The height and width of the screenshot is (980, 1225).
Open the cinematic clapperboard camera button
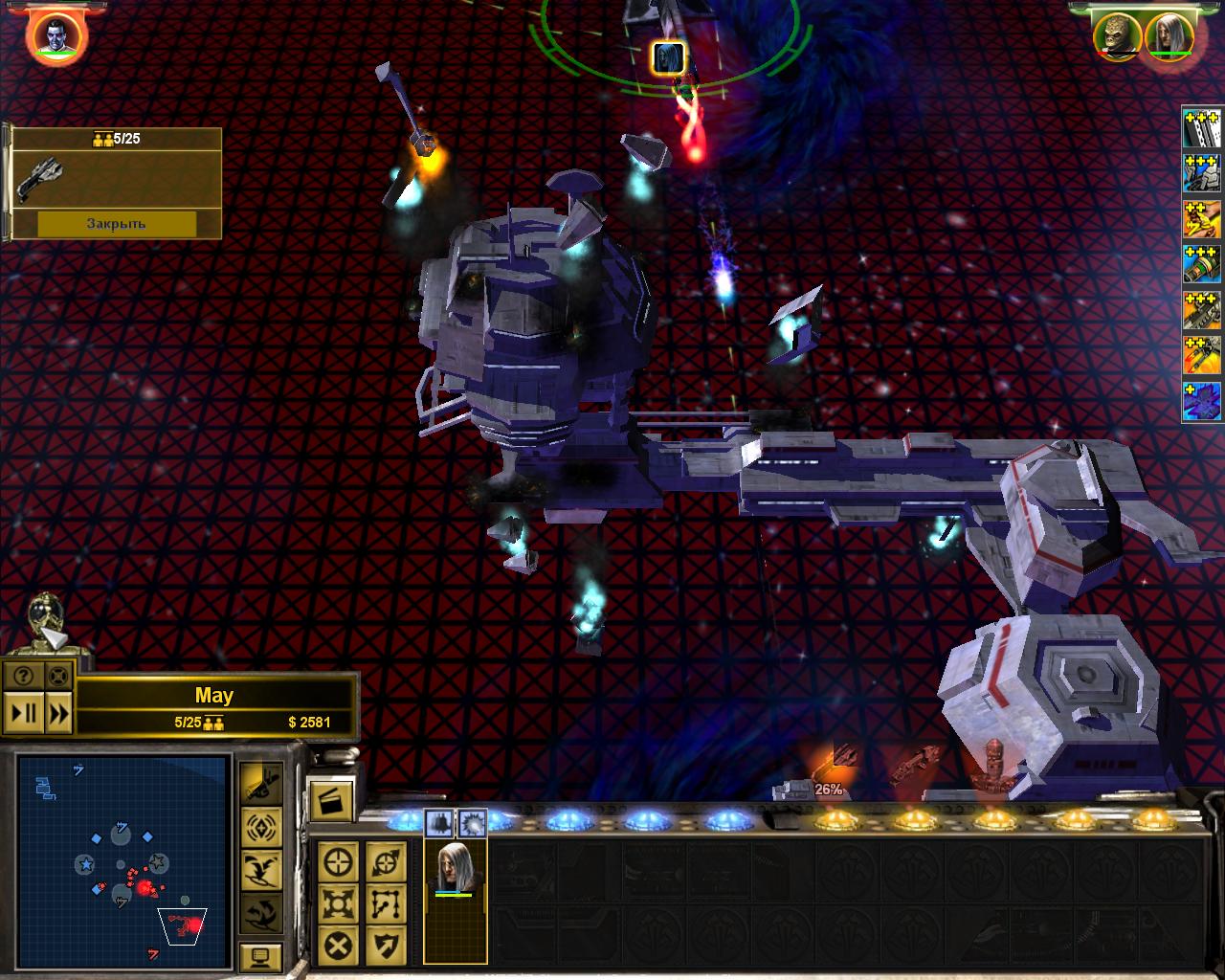click(x=330, y=800)
